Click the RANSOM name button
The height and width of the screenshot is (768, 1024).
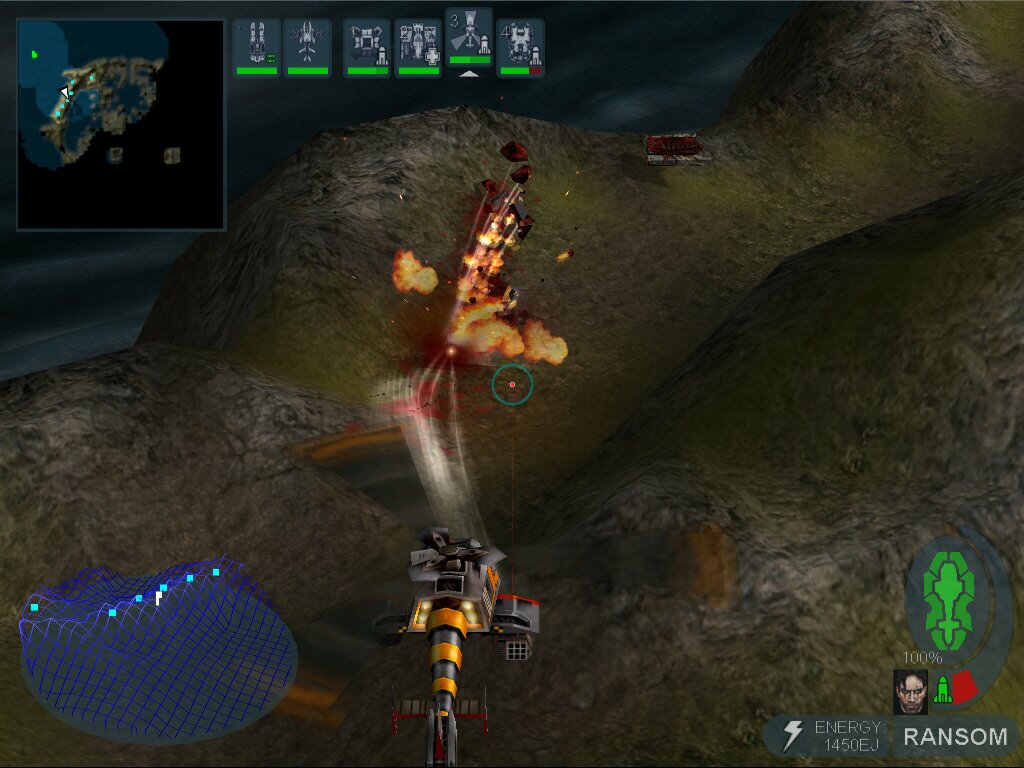point(954,737)
